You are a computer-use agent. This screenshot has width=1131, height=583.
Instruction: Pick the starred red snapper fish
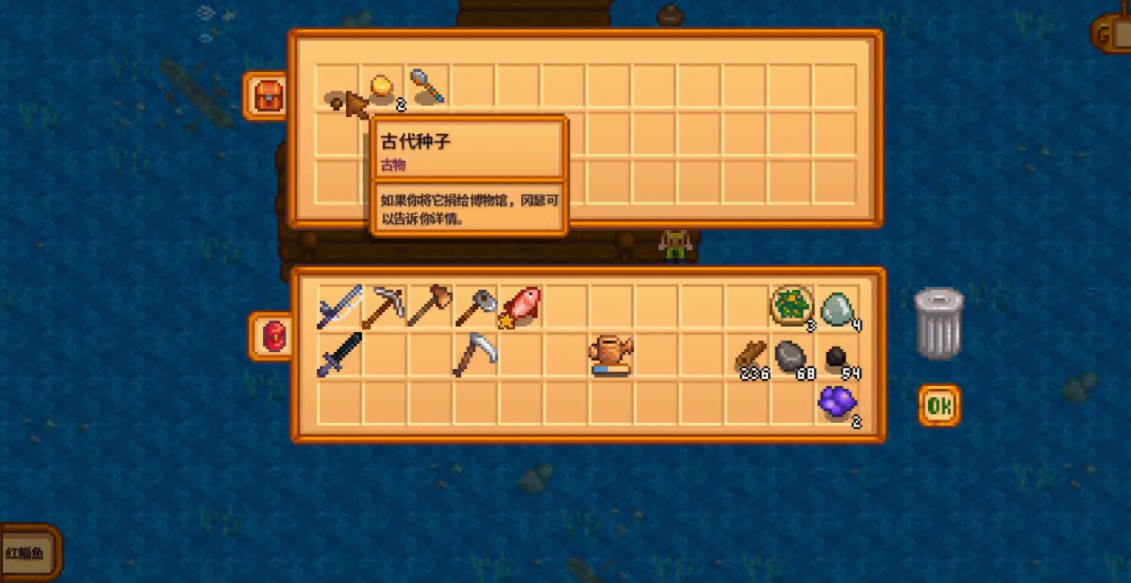520,308
